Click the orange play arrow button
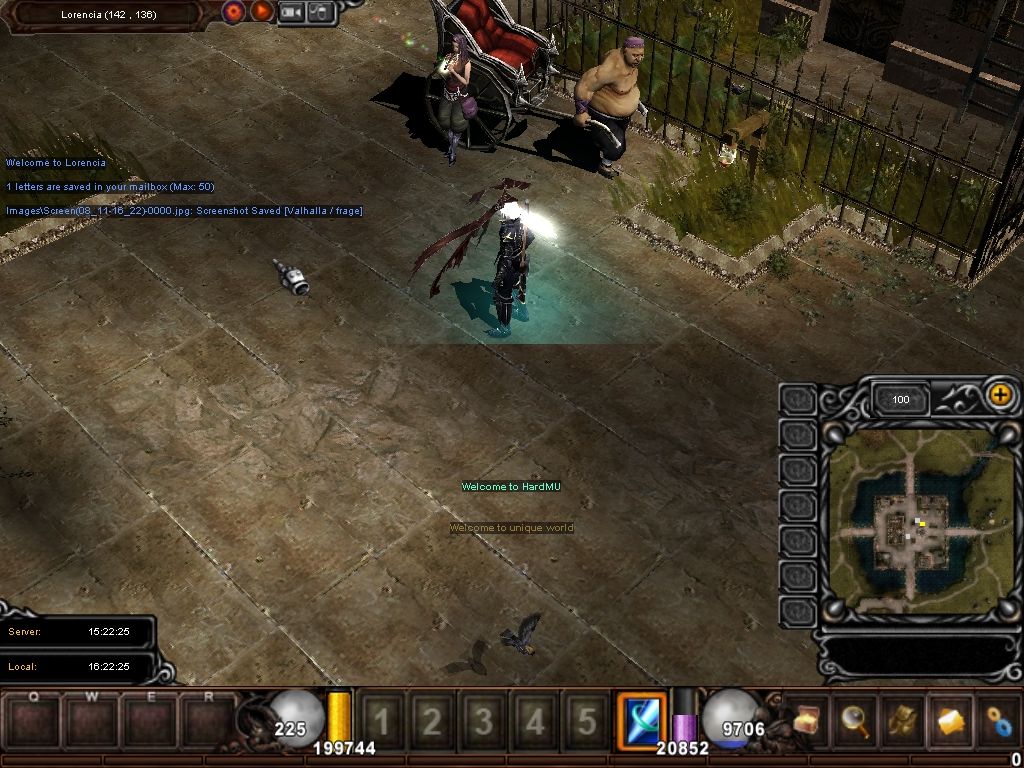The height and width of the screenshot is (768, 1024). click(x=261, y=12)
